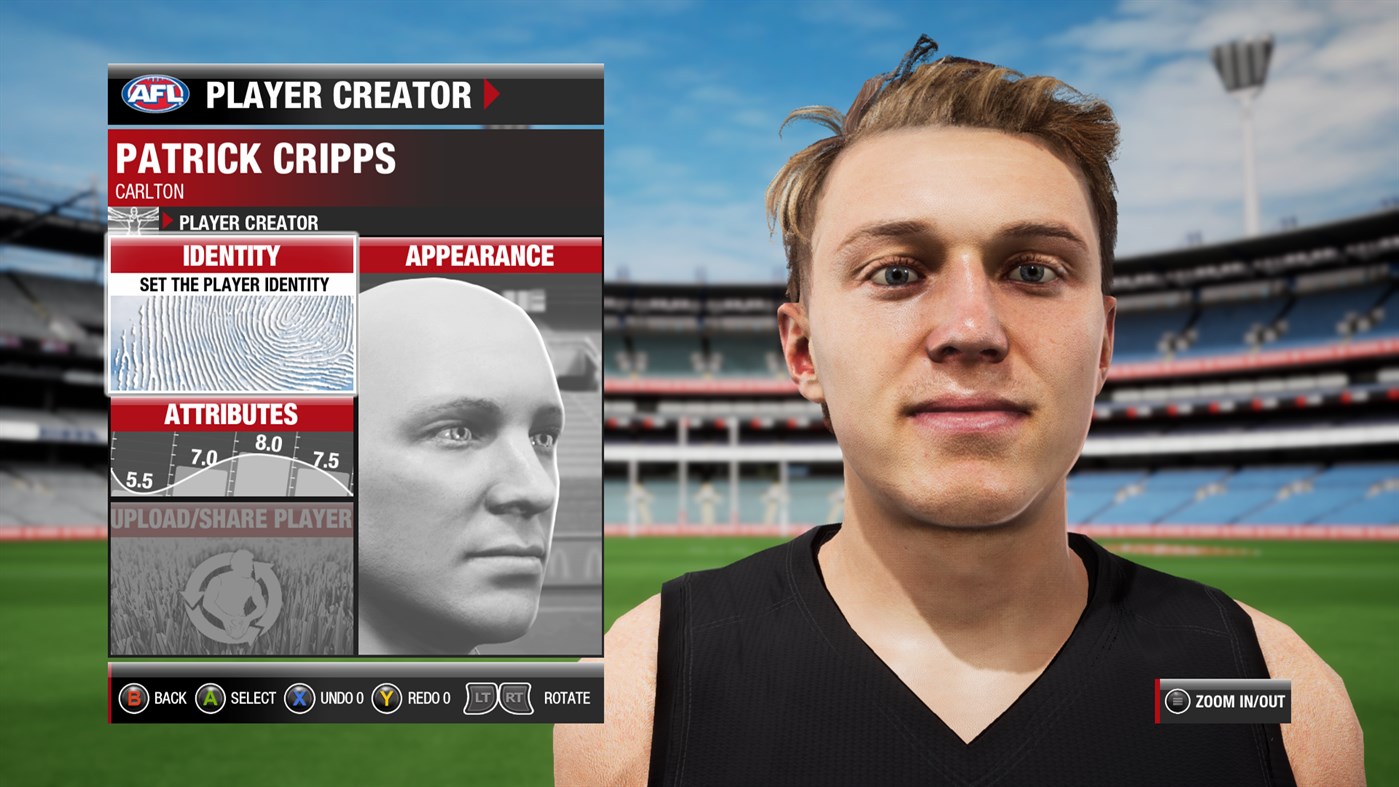Select the Identity header bar
Image resolution: width=1399 pixels, height=787 pixels.
tap(232, 257)
